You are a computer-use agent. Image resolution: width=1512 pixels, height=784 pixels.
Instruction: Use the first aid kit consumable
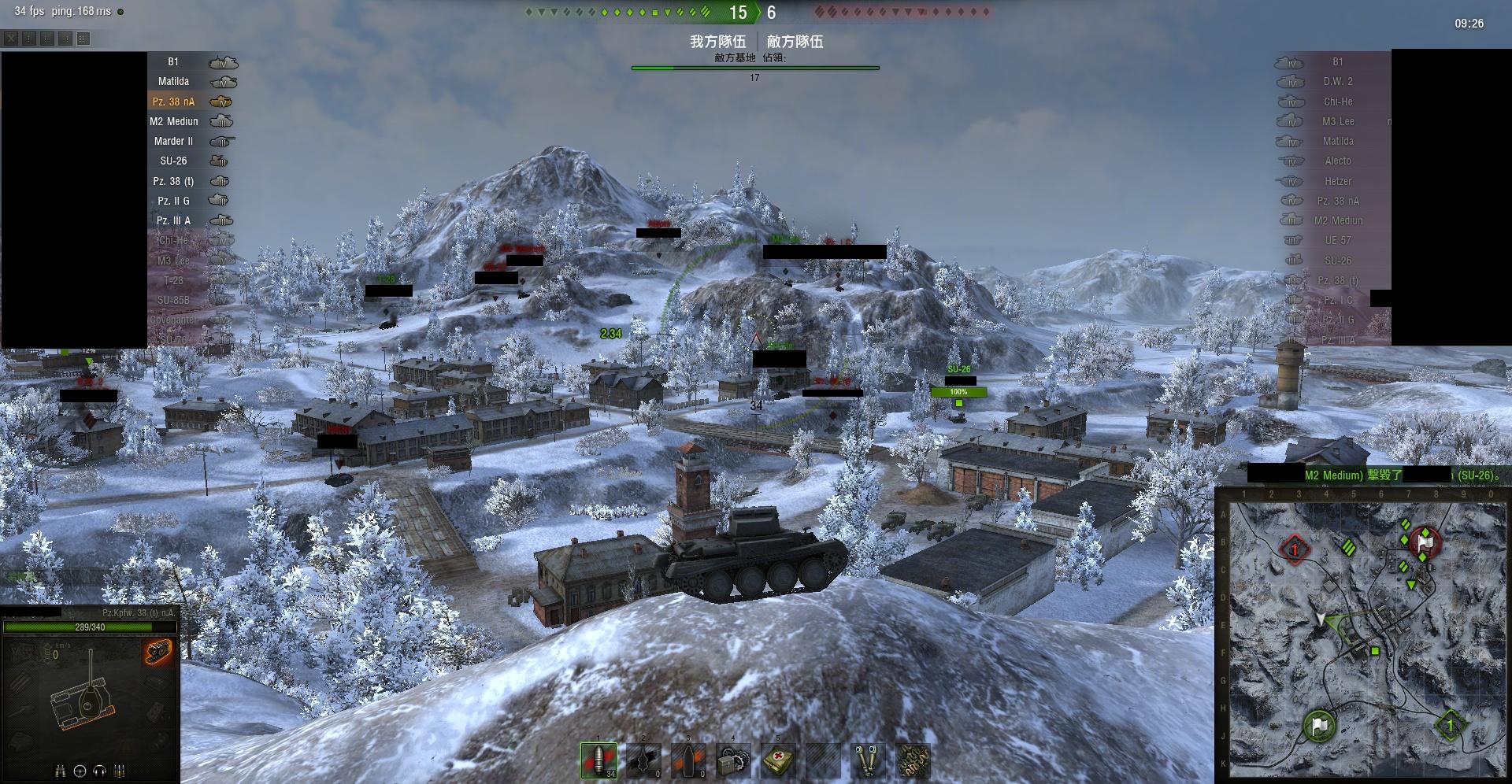(x=778, y=760)
